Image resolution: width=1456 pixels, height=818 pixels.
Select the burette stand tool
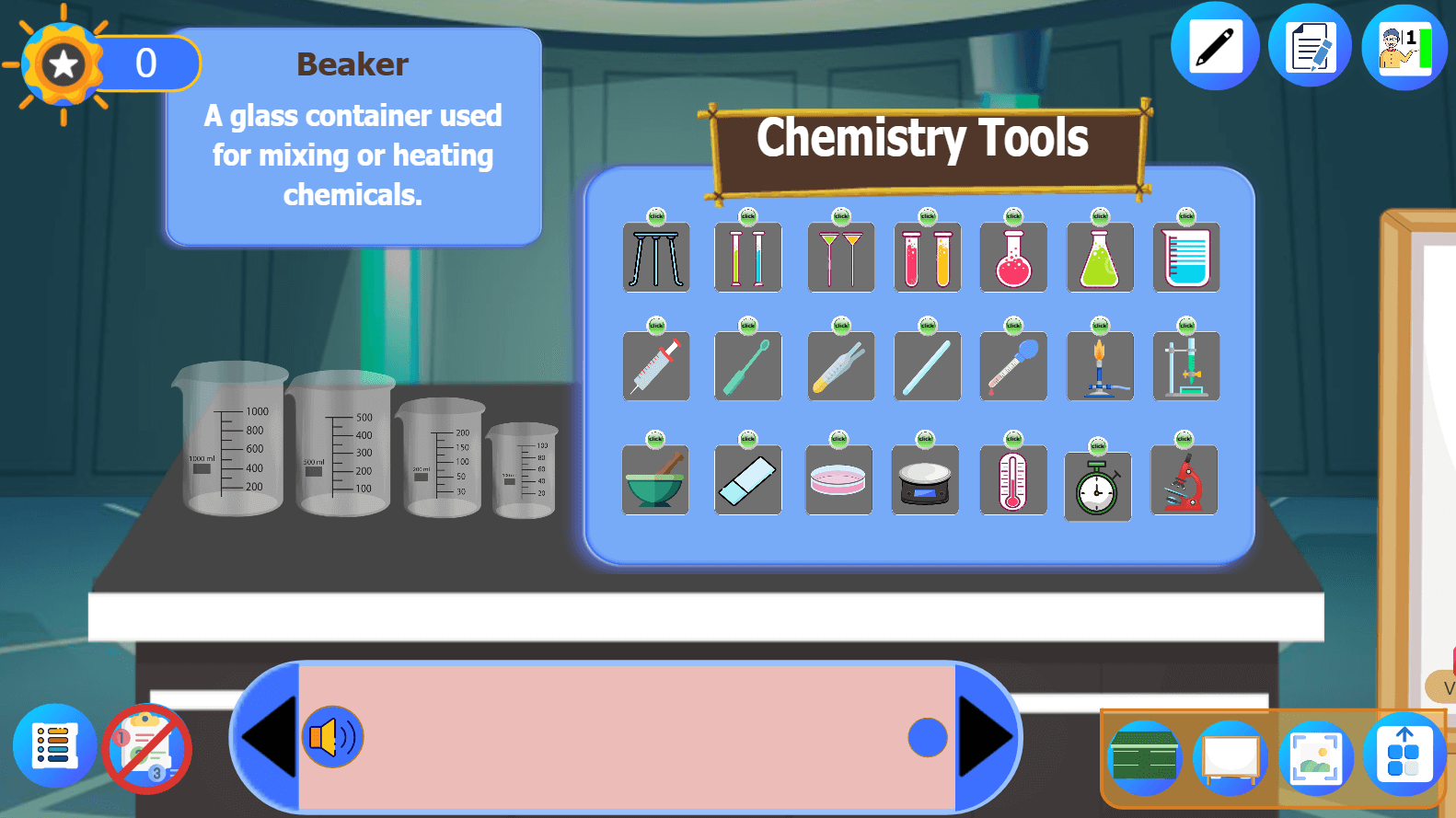1185,366
